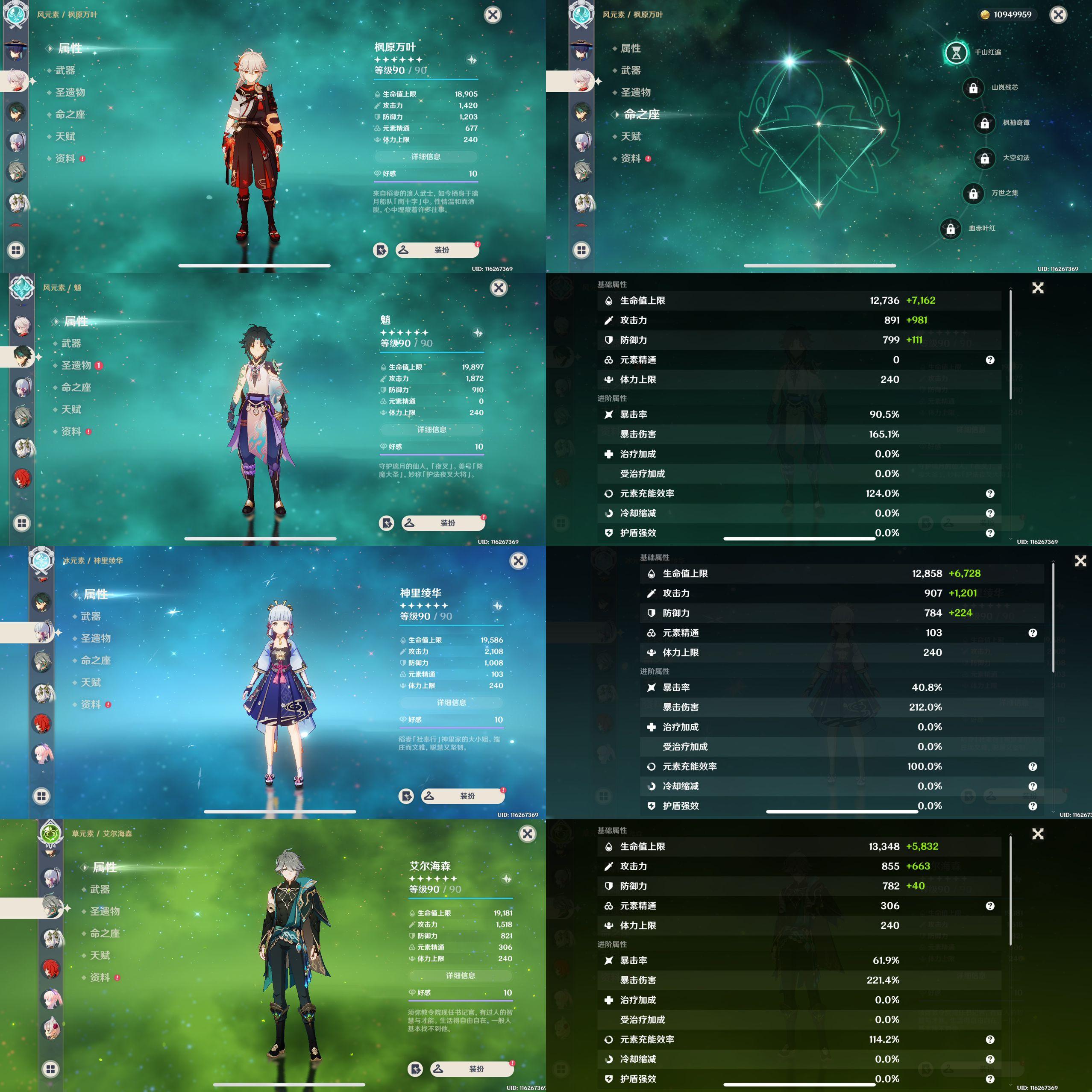This screenshot has width=1092, height=1092.
Task: Open 圣遗物 with the red badge in 魈's menu
Action: coord(76,365)
